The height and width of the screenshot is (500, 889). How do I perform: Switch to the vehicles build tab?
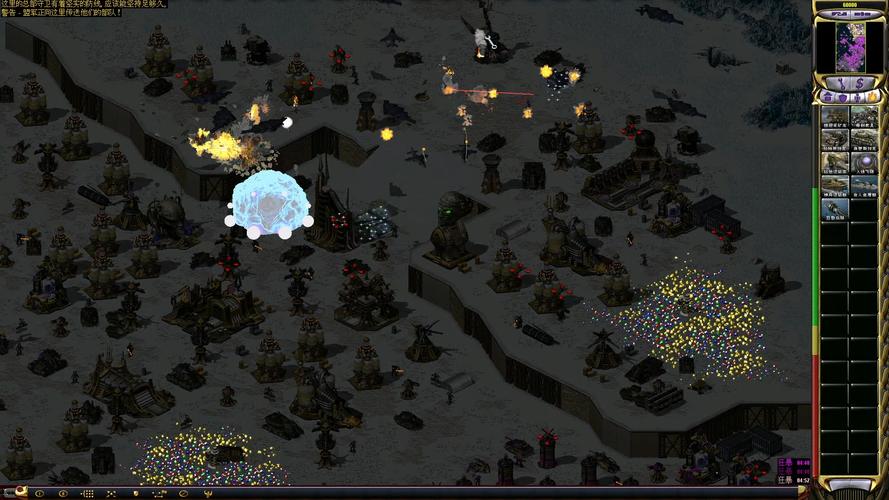click(871, 97)
